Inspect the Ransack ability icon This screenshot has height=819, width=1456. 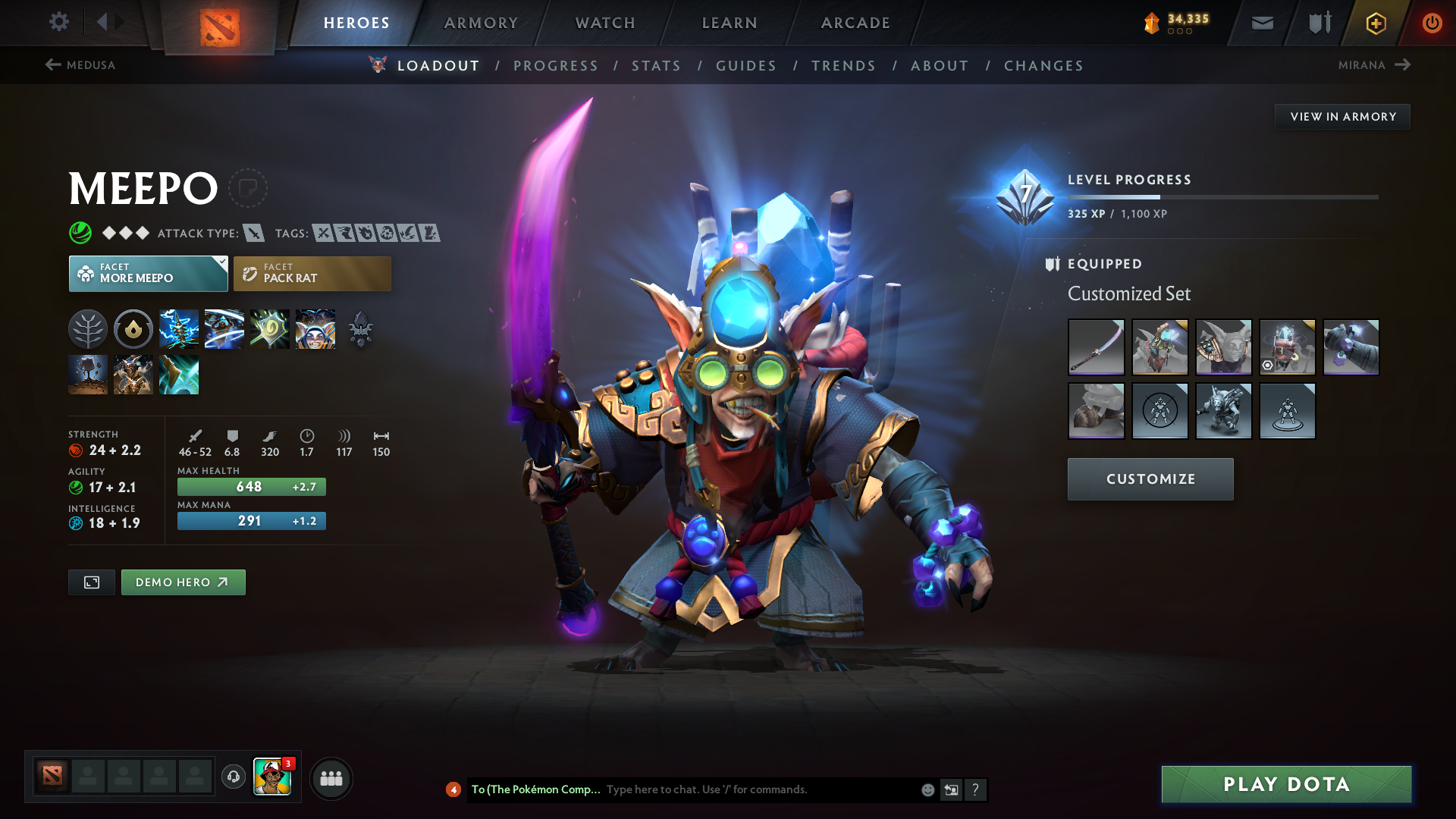(269, 328)
